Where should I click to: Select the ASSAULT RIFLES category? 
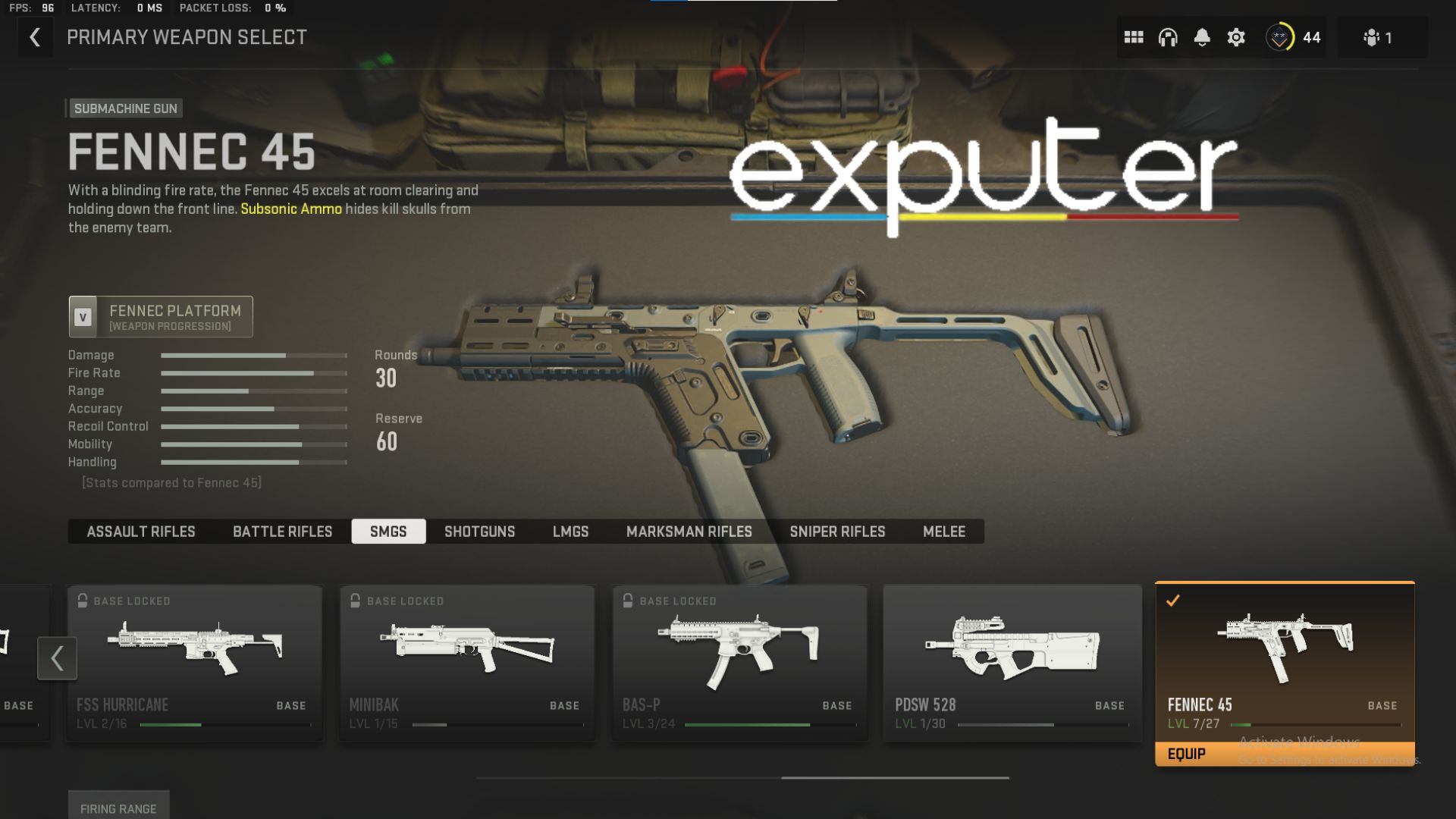140,532
